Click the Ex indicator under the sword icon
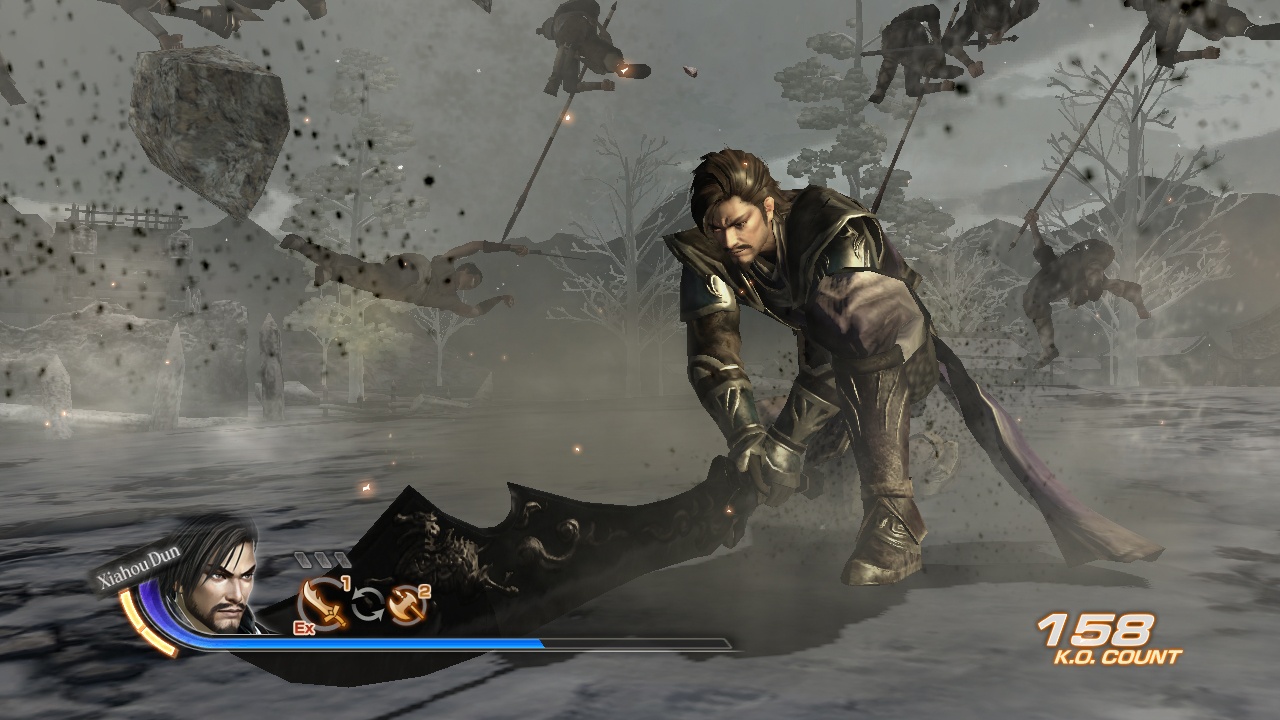 303,627
